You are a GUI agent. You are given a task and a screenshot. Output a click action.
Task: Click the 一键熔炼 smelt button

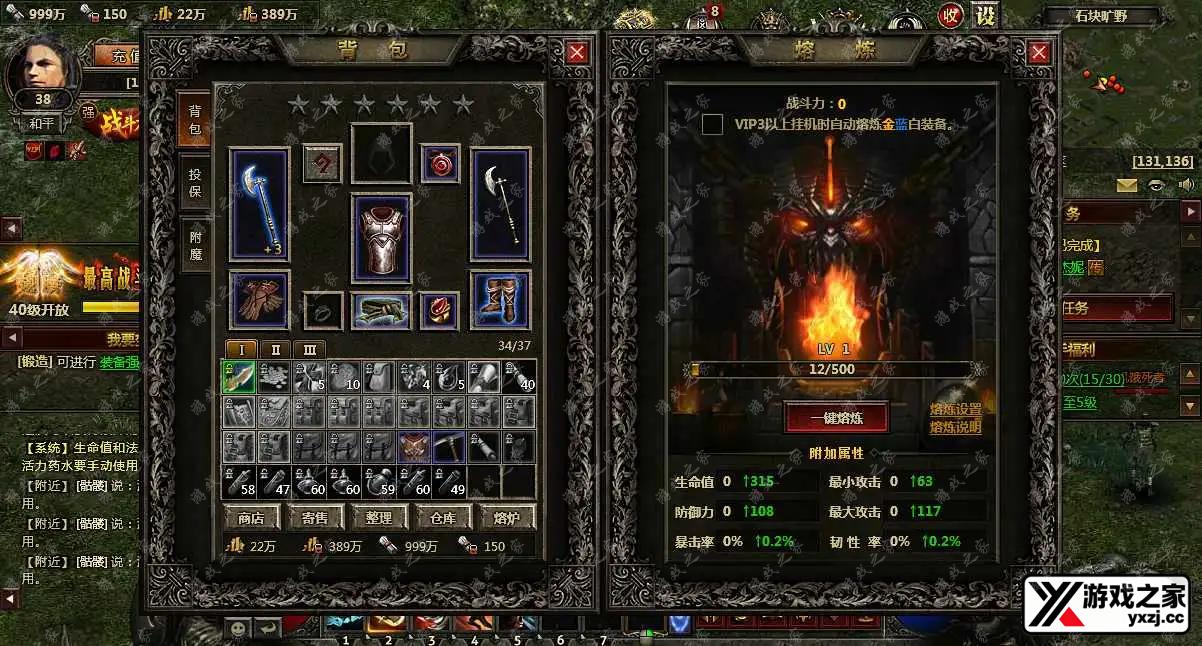click(836, 417)
